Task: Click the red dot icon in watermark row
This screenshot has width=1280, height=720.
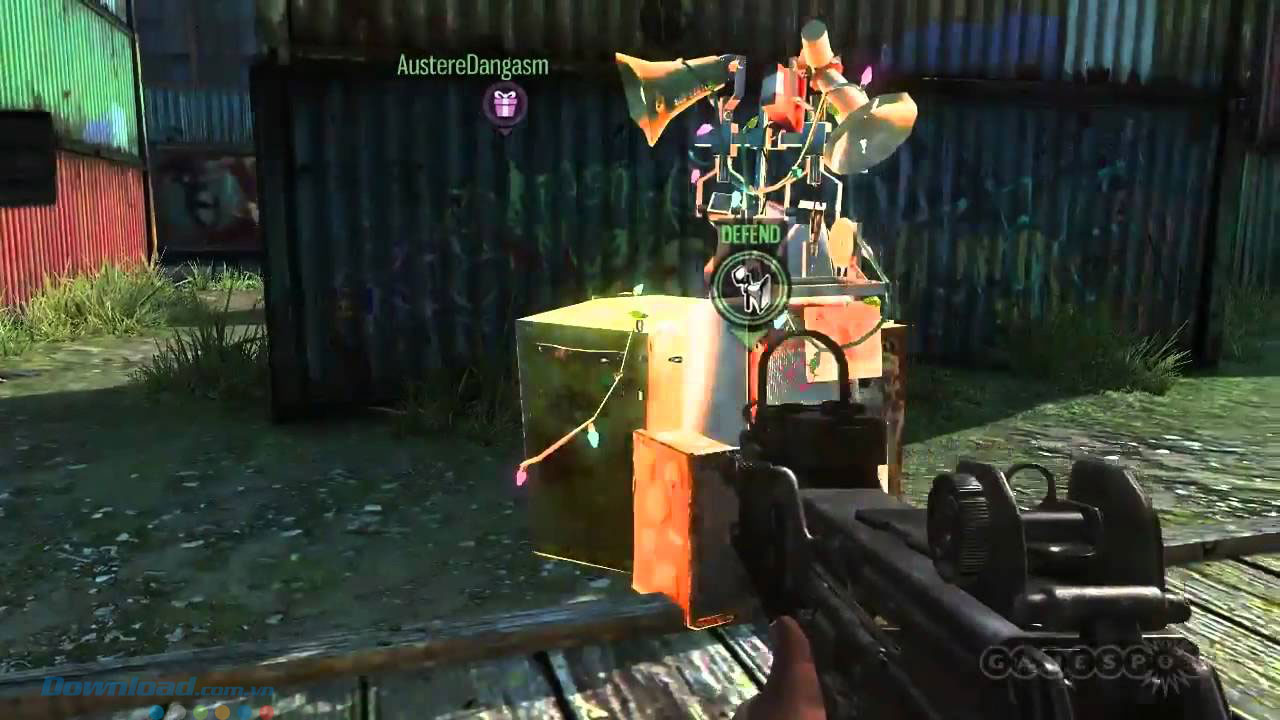Action: click(x=265, y=712)
